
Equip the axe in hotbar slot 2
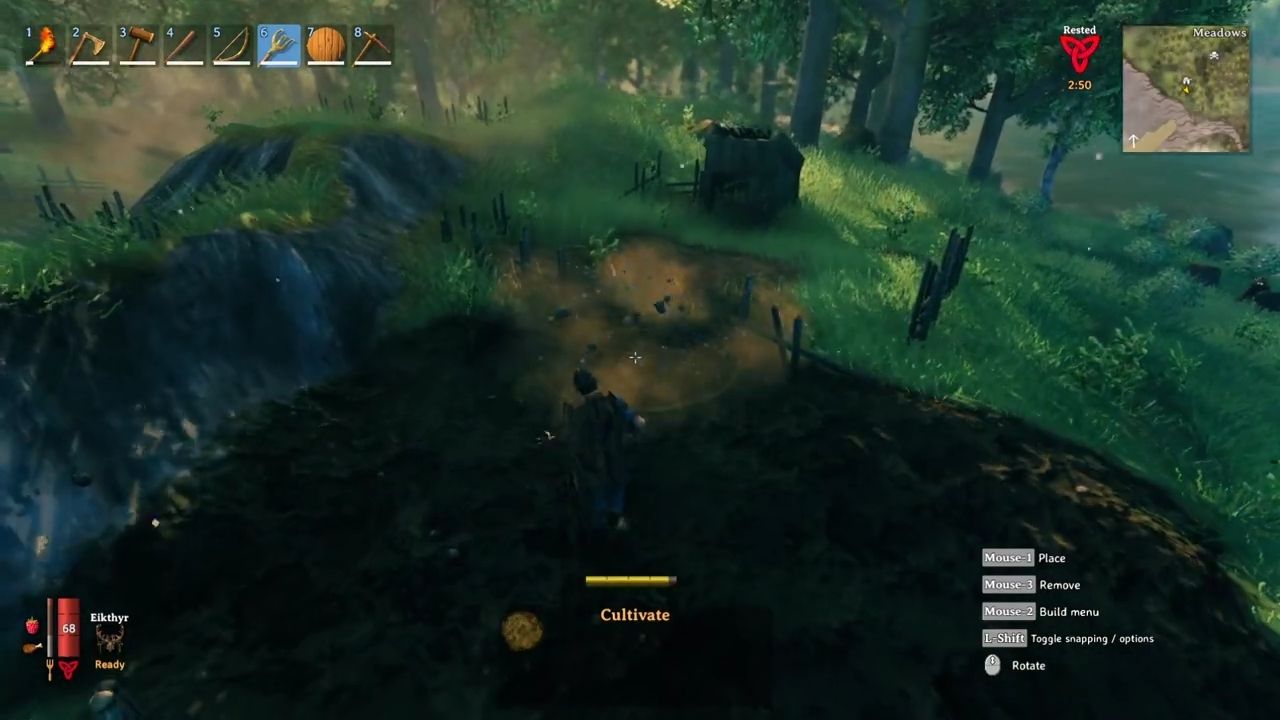[89, 44]
